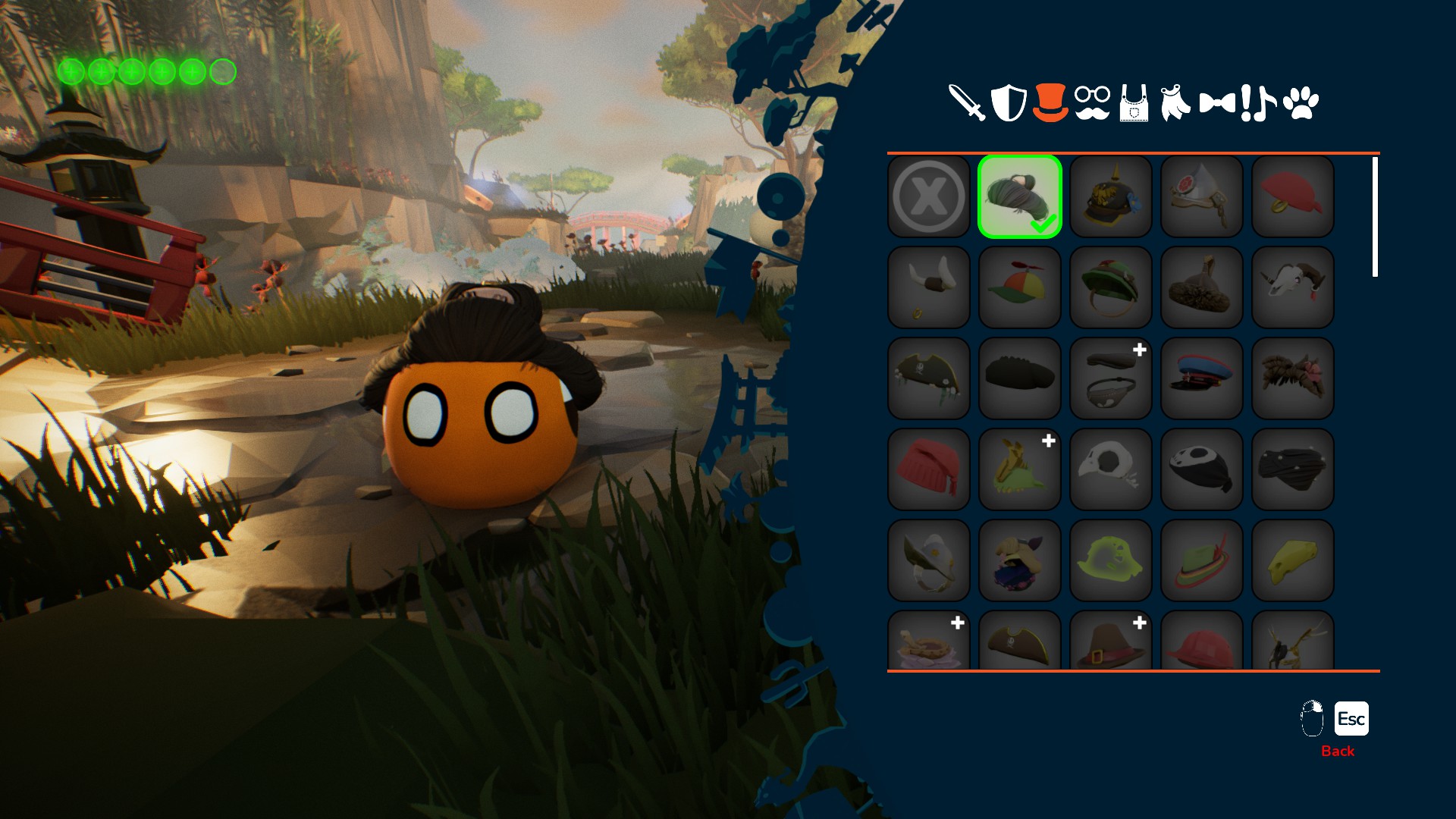
Task: Select the equipped green hair bun hat
Action: click(1020, 197)
